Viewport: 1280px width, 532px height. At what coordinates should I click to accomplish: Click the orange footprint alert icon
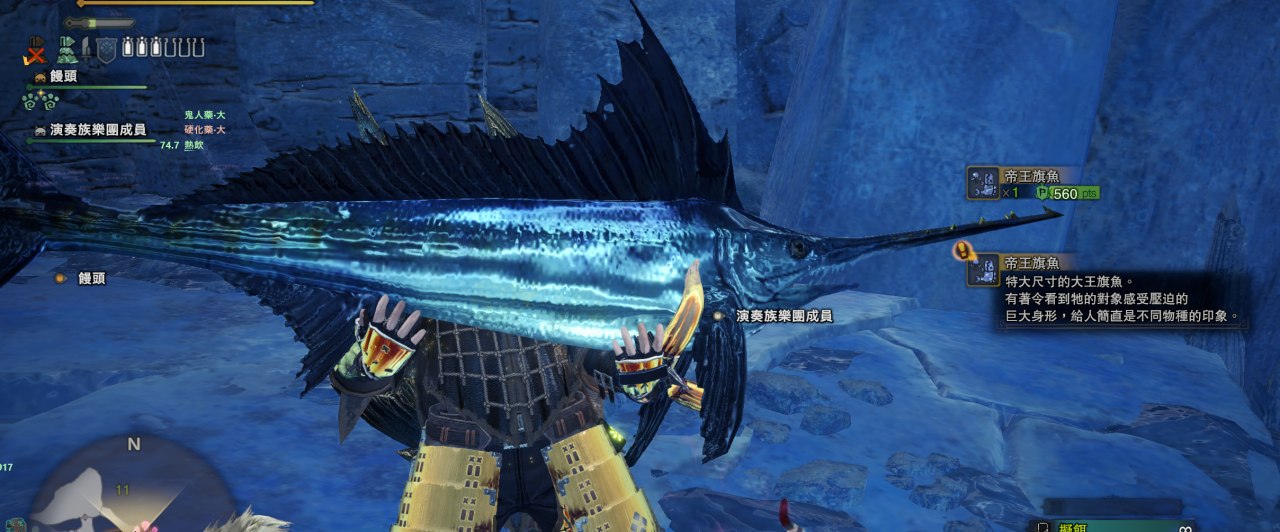963,251
